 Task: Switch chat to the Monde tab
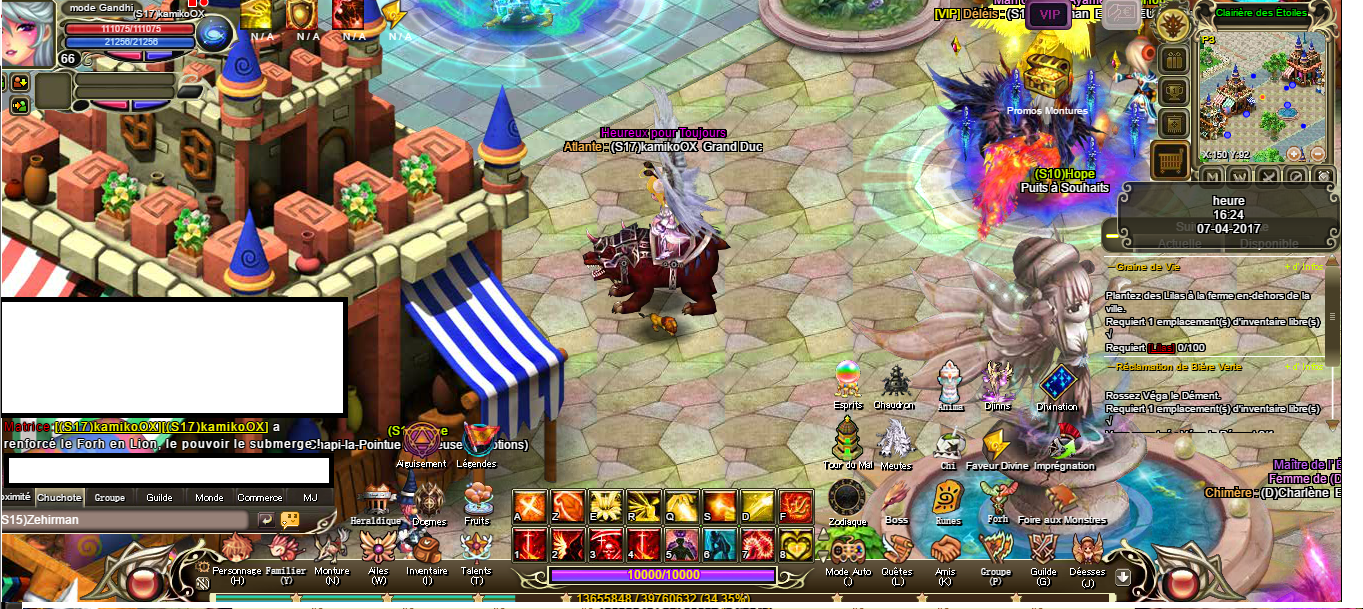(209, 497)
